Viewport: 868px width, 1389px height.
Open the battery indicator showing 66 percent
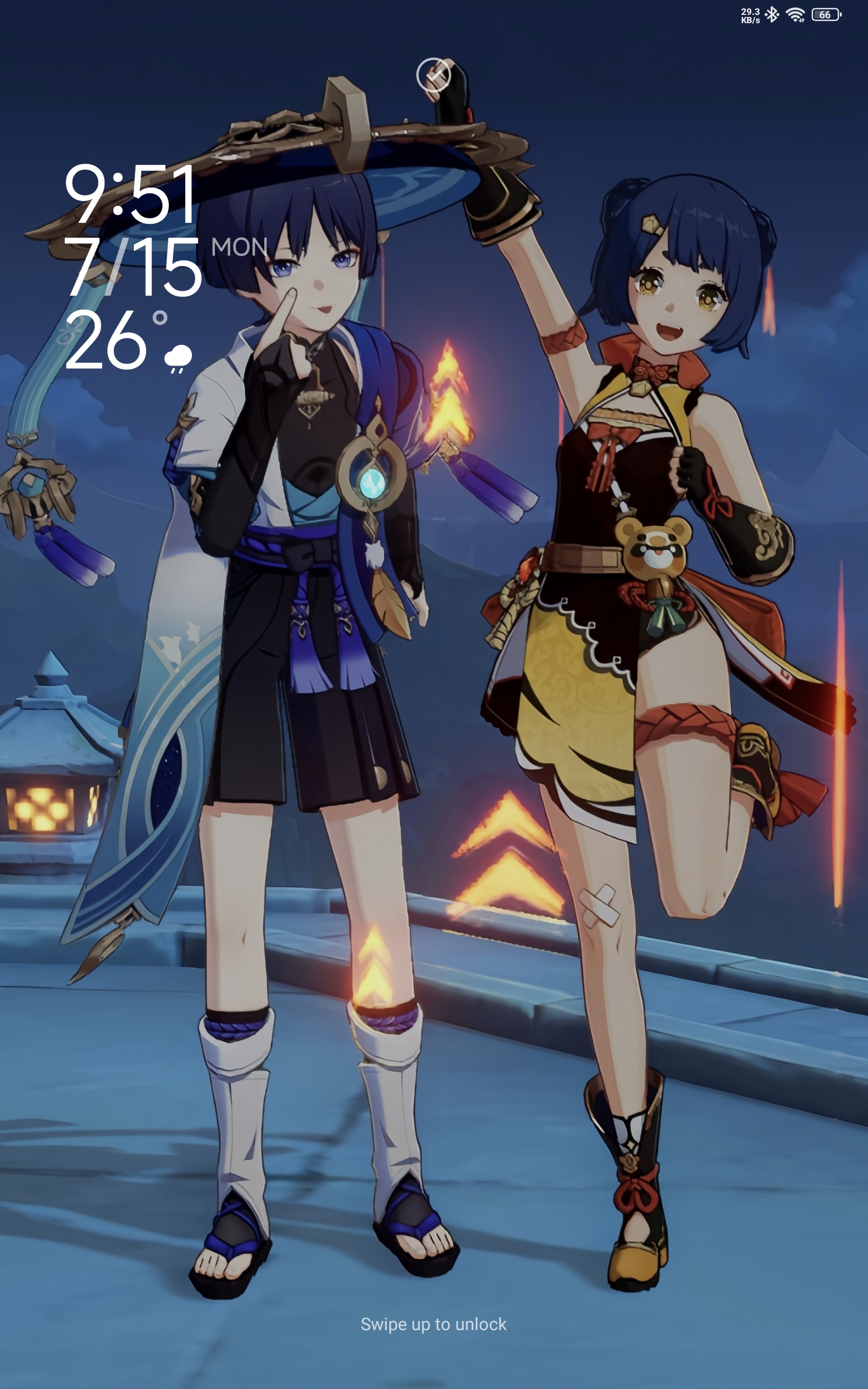(826, 16)
